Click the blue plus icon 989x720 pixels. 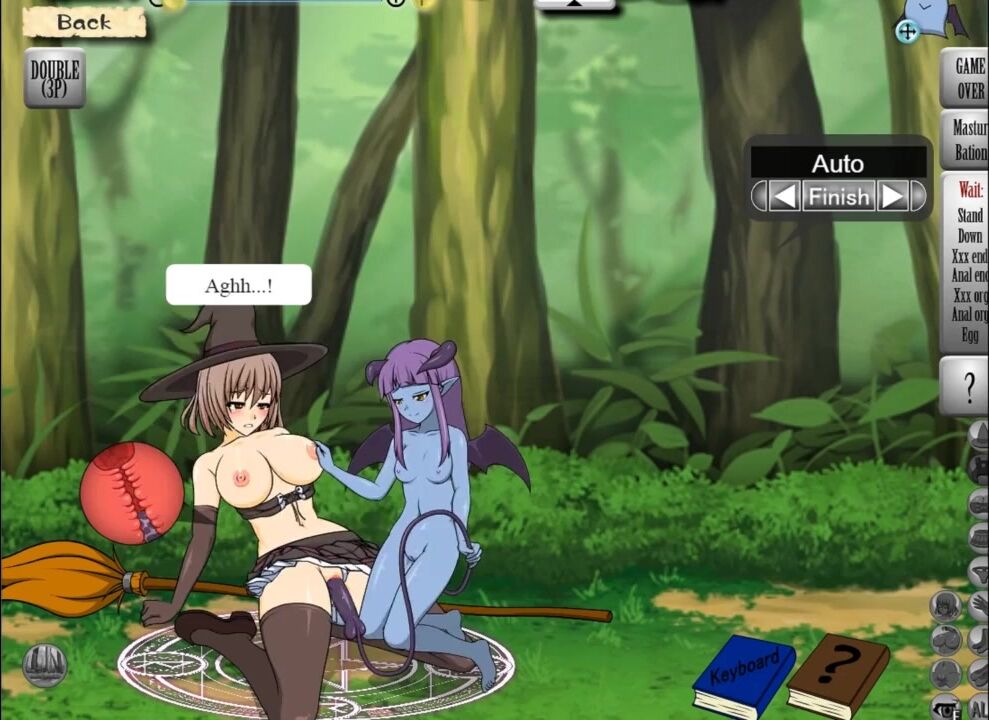[x=907, y=31]
